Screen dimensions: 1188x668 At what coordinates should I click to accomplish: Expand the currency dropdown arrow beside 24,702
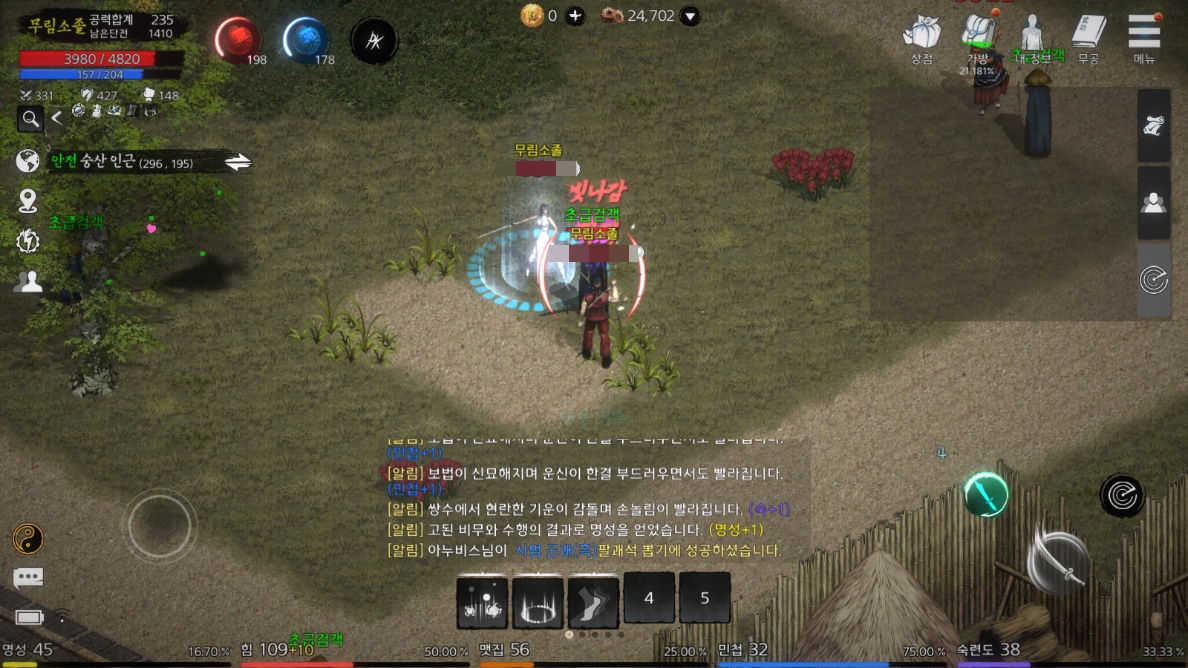pyautogui.click(x=690, y=16)
